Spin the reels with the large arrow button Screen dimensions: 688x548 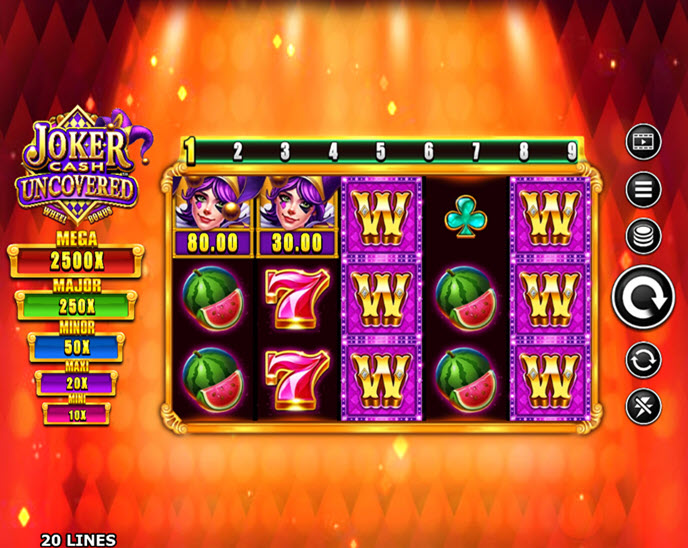(643, 297)
